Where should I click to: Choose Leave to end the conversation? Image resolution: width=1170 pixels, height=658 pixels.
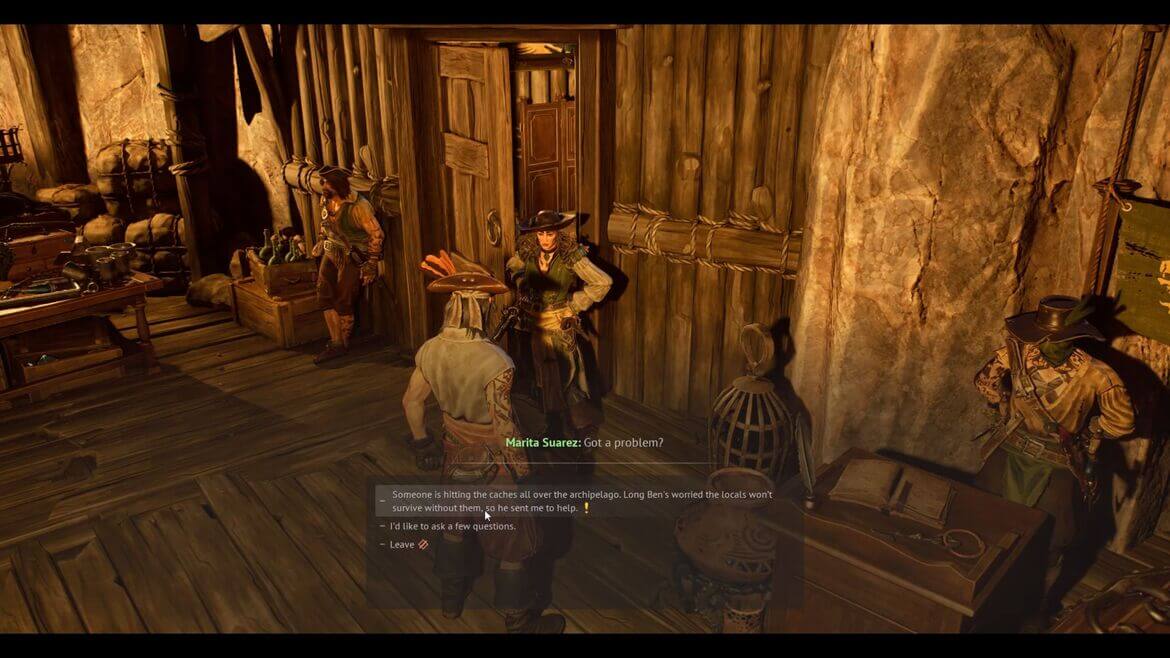coord(402,545)
